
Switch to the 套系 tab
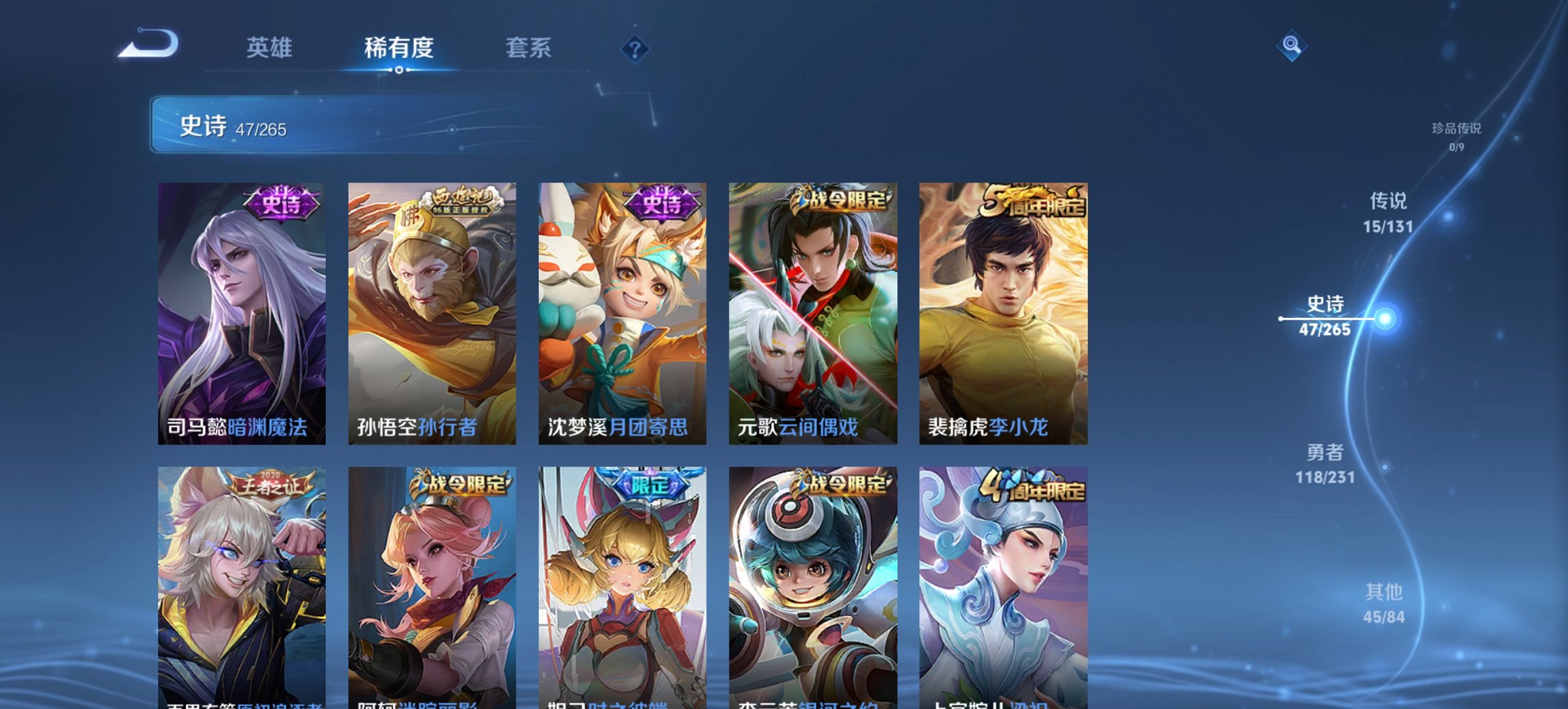[x=529, y=48]
